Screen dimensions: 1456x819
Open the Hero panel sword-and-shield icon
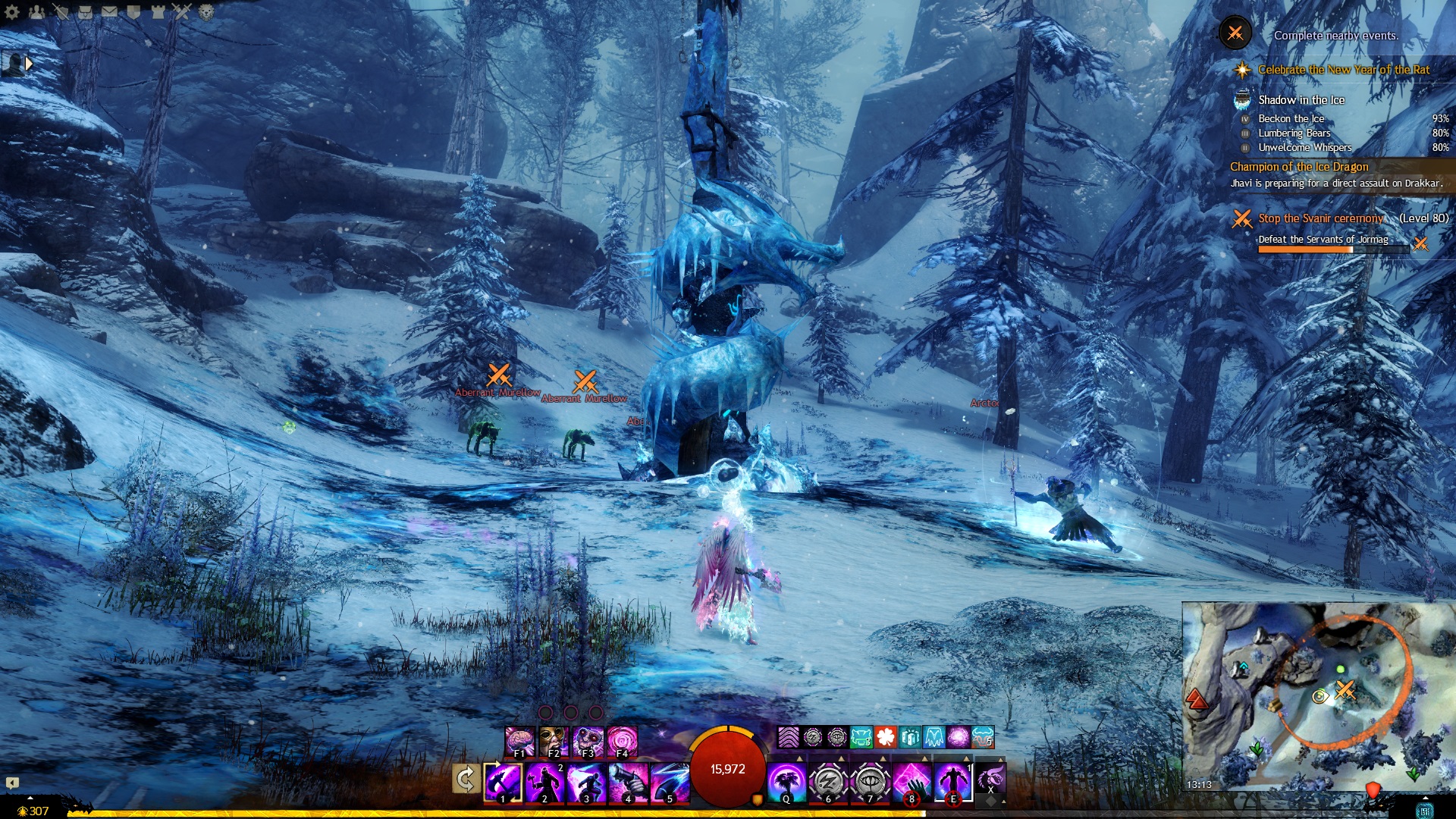61,11
